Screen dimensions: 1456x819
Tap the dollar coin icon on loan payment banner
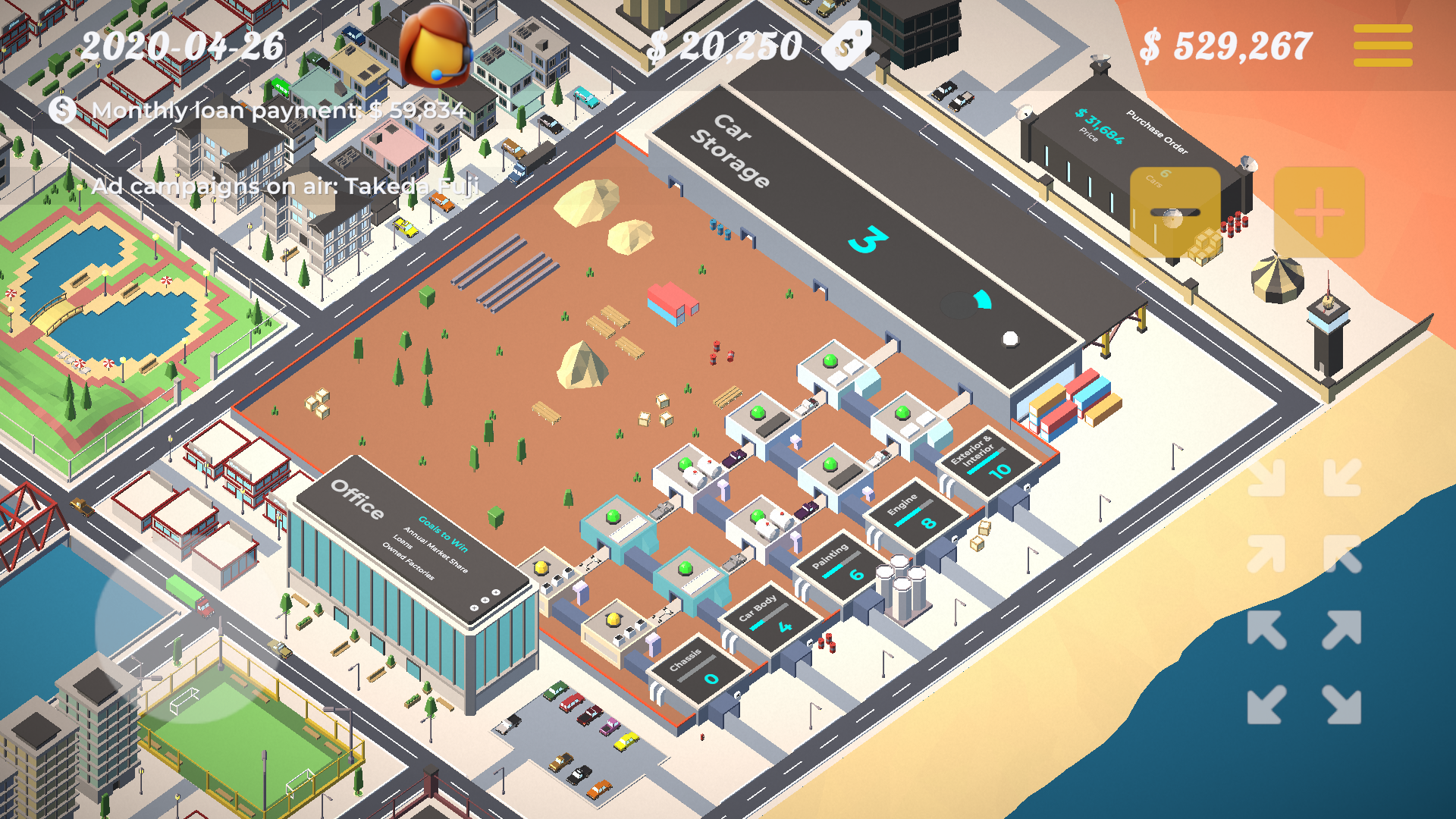coord(61,111)
